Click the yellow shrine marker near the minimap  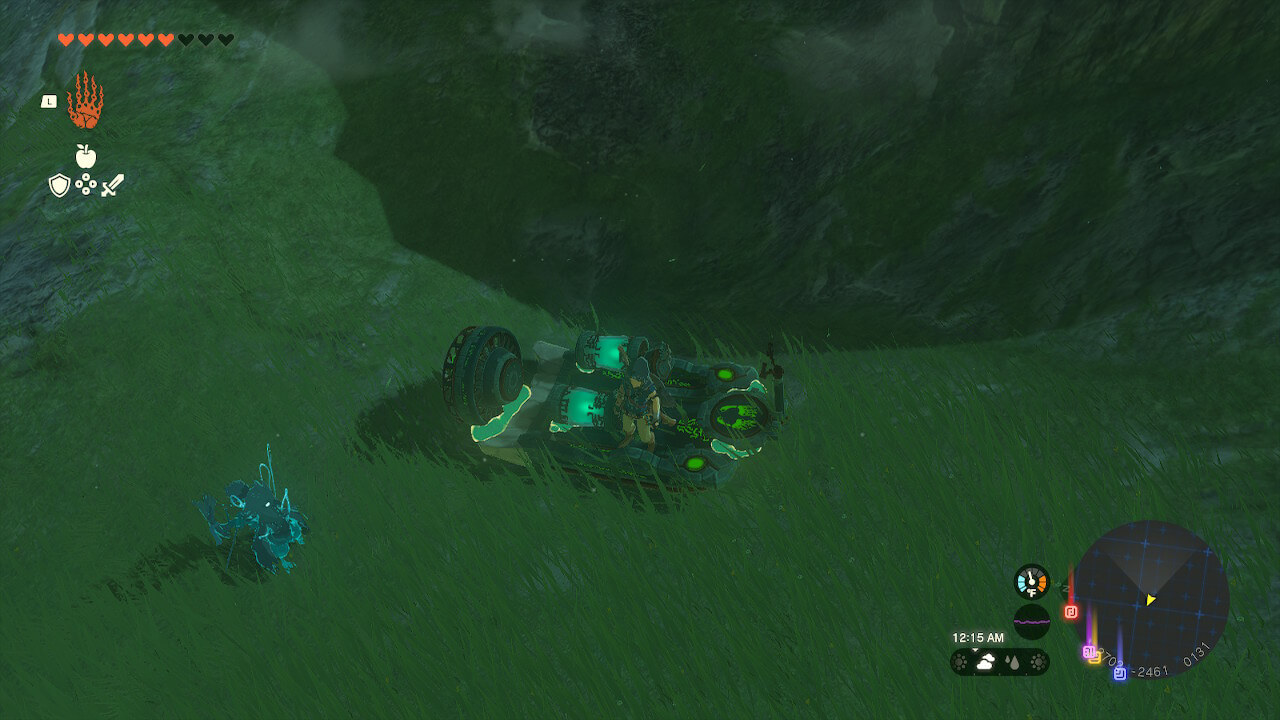click(x=1095, y=658)
